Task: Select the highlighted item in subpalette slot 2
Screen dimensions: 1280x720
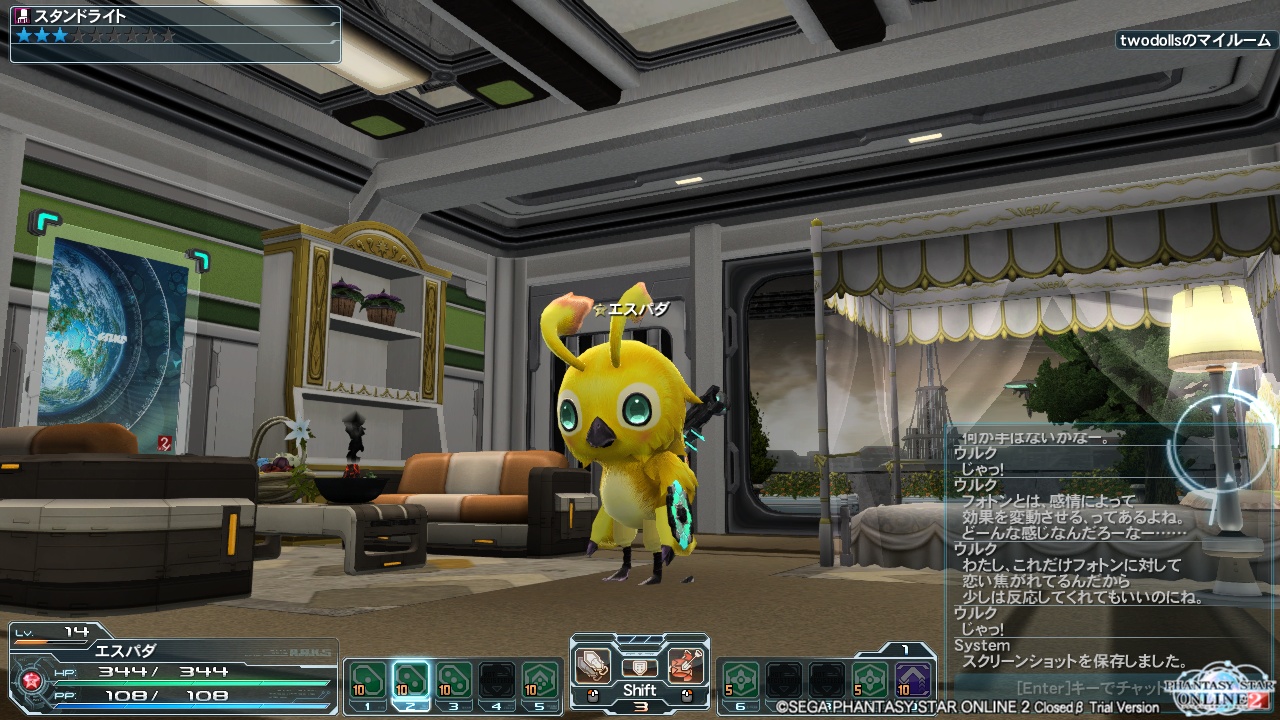Action: coord(411,680)
